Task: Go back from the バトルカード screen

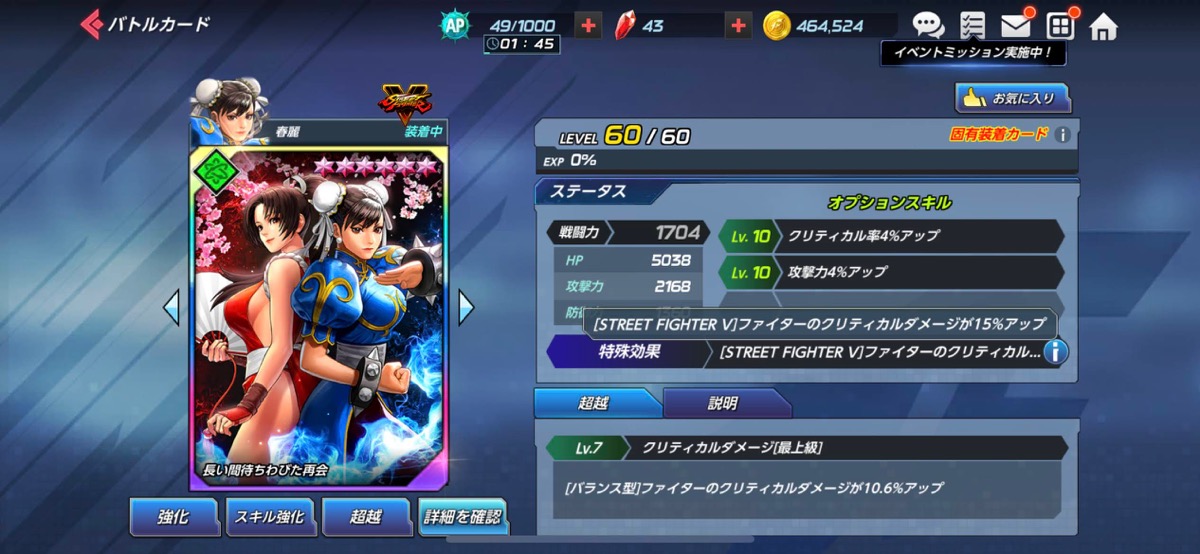Action: pos(93,24)
